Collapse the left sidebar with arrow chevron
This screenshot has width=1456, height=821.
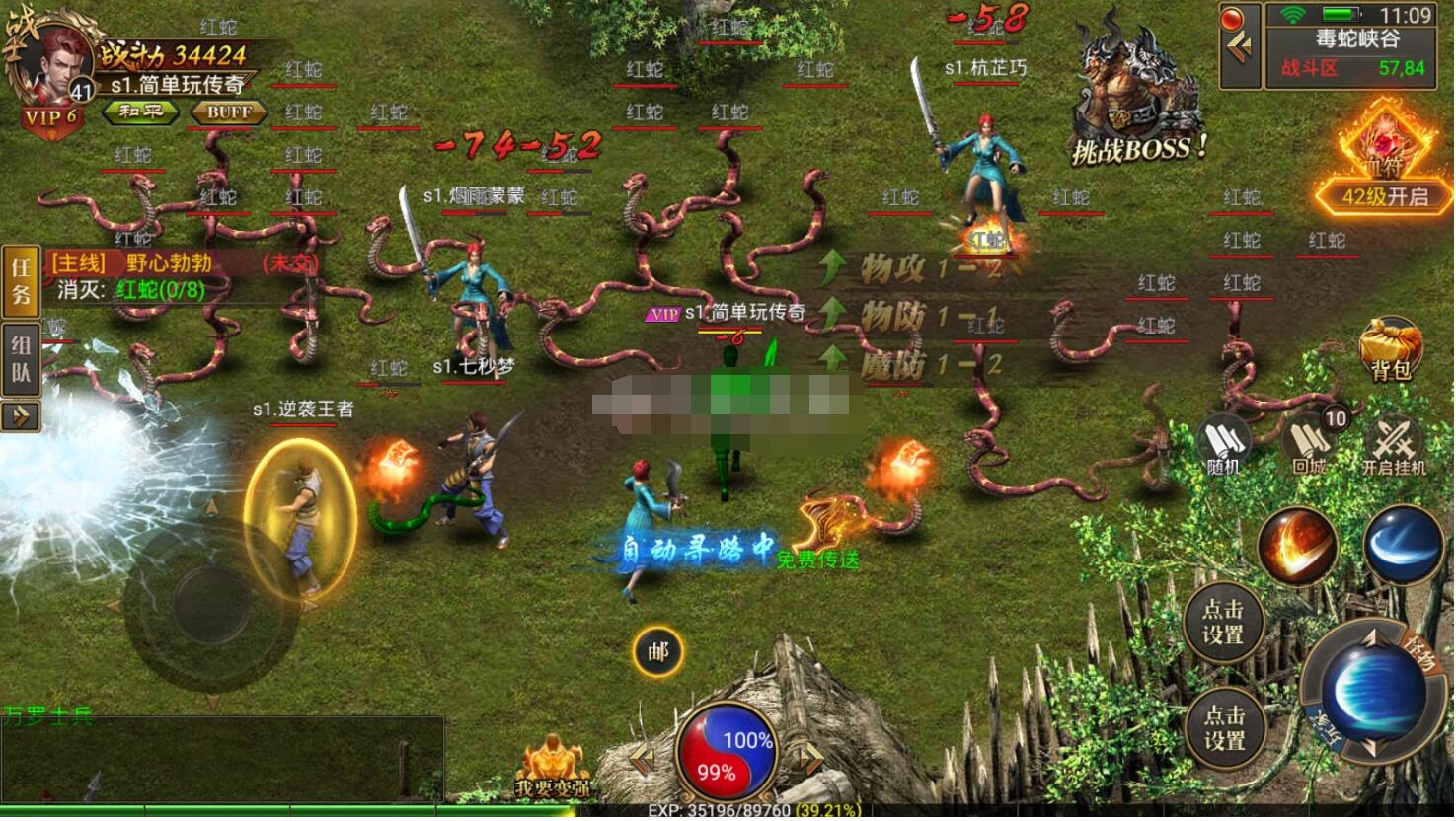[x=20, y=417]
